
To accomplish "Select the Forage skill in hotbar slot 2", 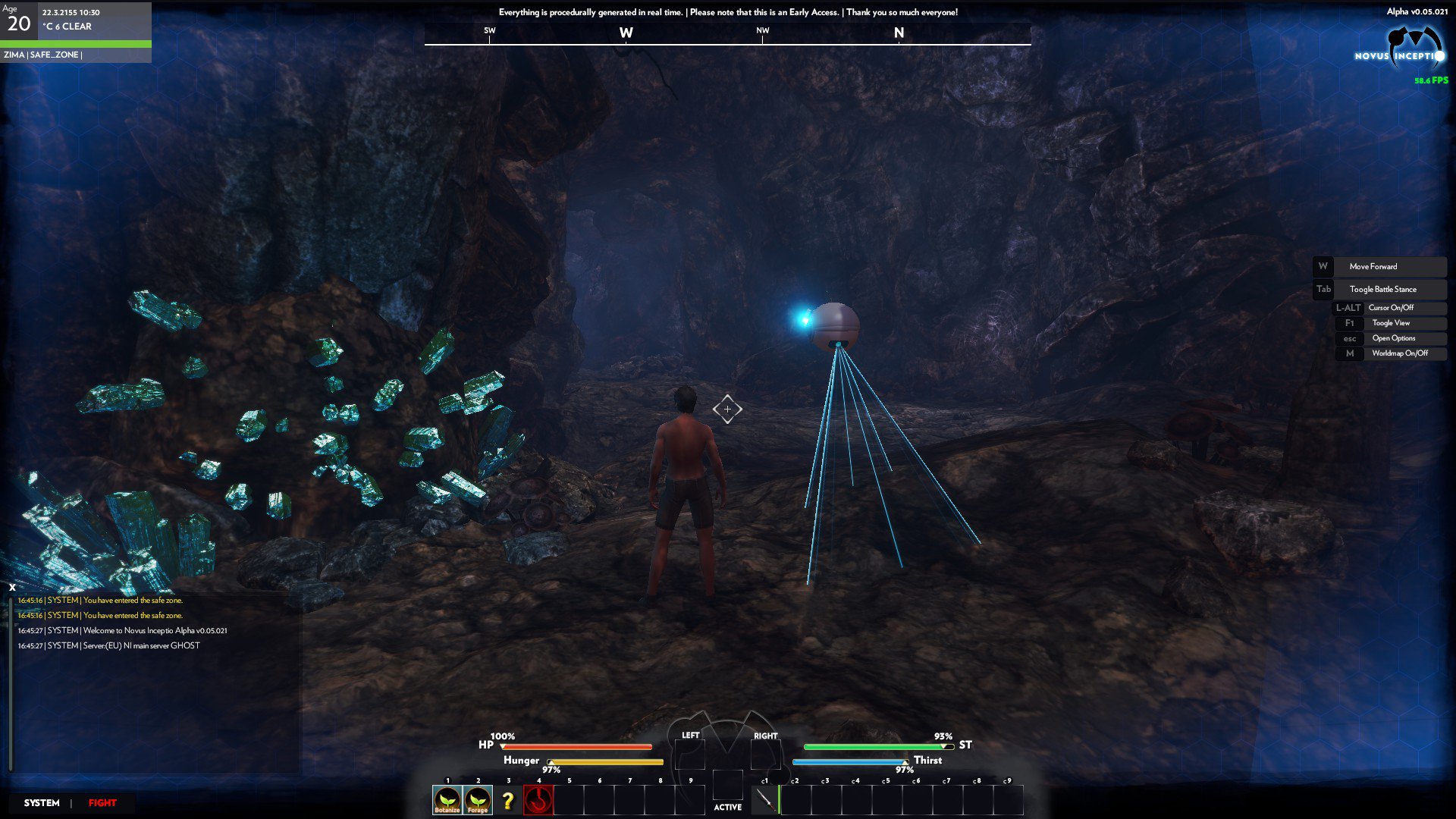I will tap(477, 800).
